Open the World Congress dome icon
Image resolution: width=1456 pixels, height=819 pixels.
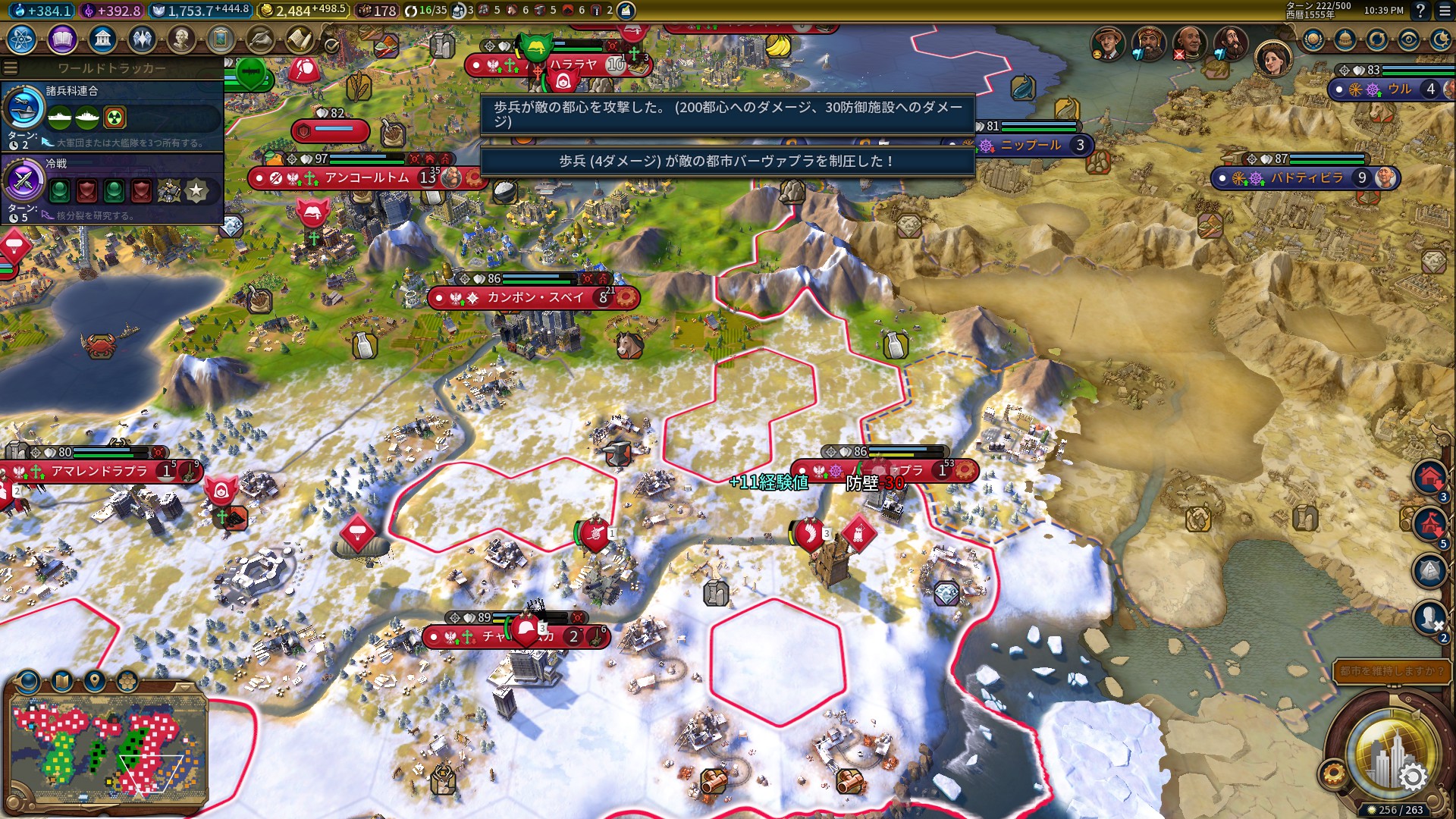pyautogui.click(x=1345, y=39)
